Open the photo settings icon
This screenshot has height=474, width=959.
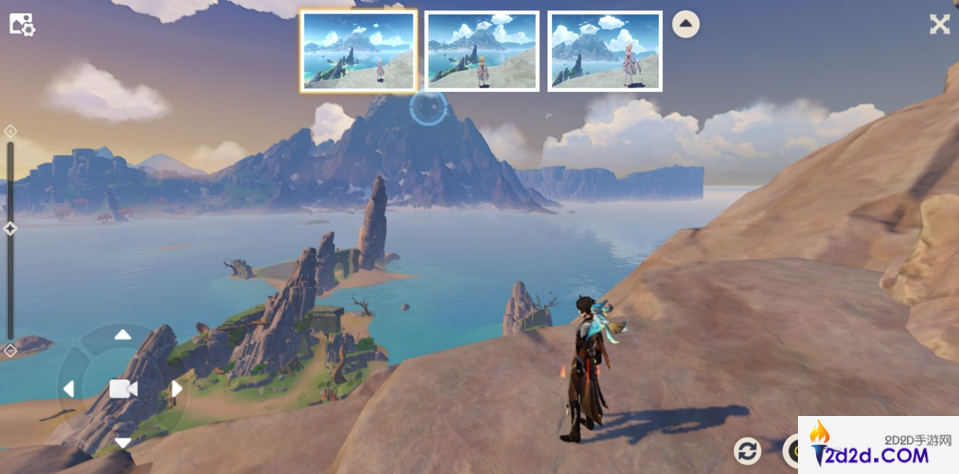tap(22, 25)
